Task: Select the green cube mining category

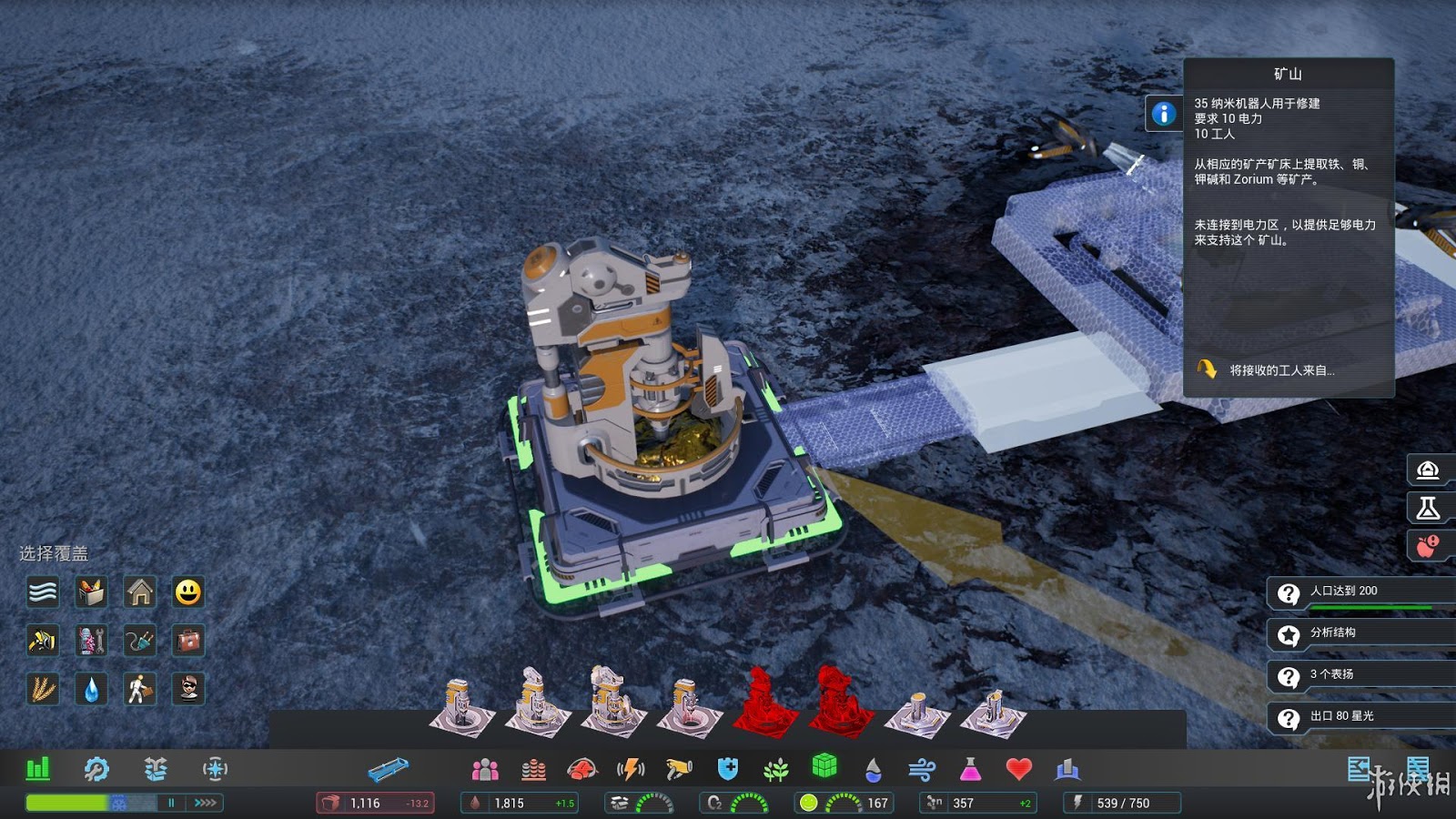Action: (x=824, y=766)
